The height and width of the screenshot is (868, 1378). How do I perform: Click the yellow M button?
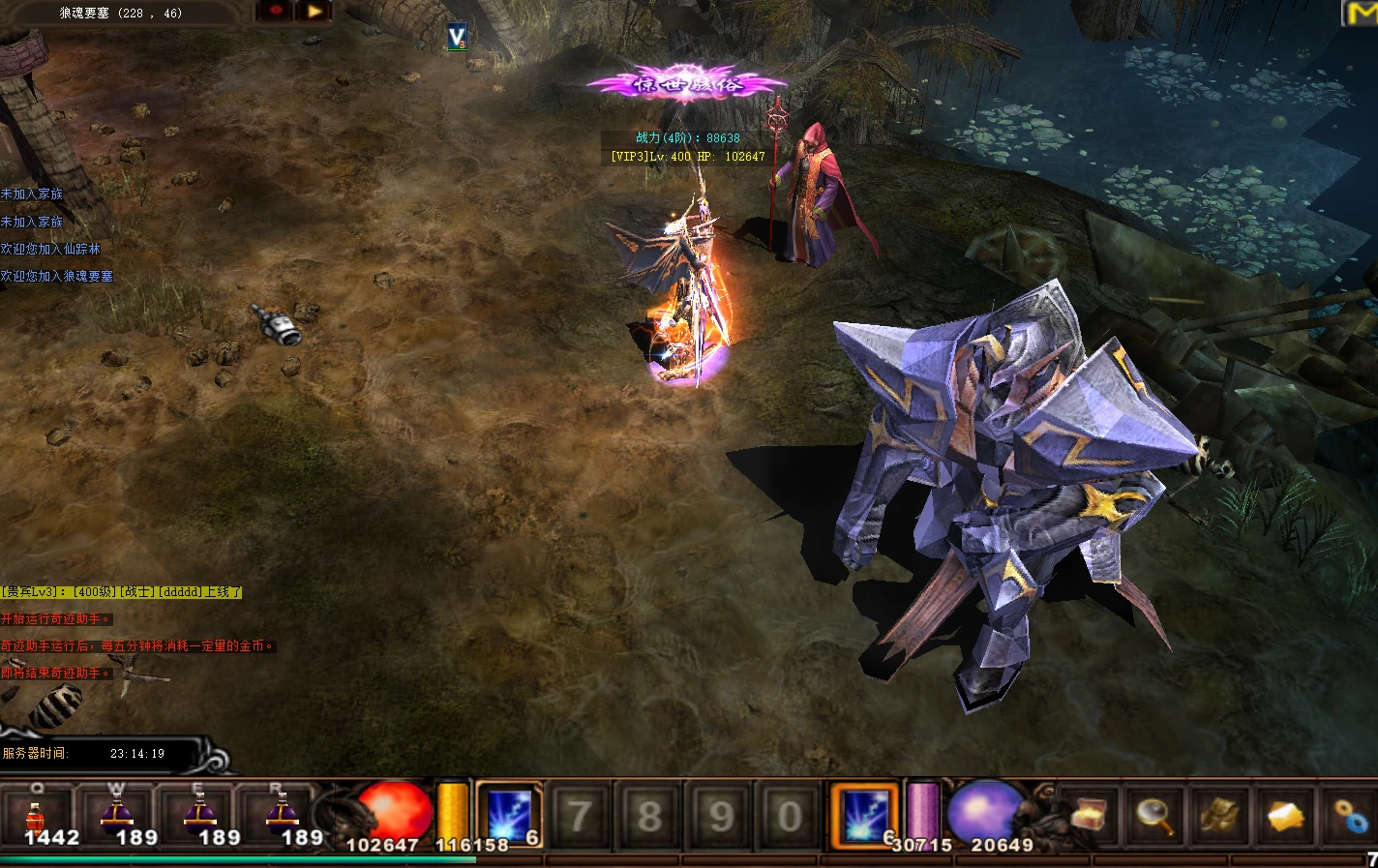coord(1362,13)
